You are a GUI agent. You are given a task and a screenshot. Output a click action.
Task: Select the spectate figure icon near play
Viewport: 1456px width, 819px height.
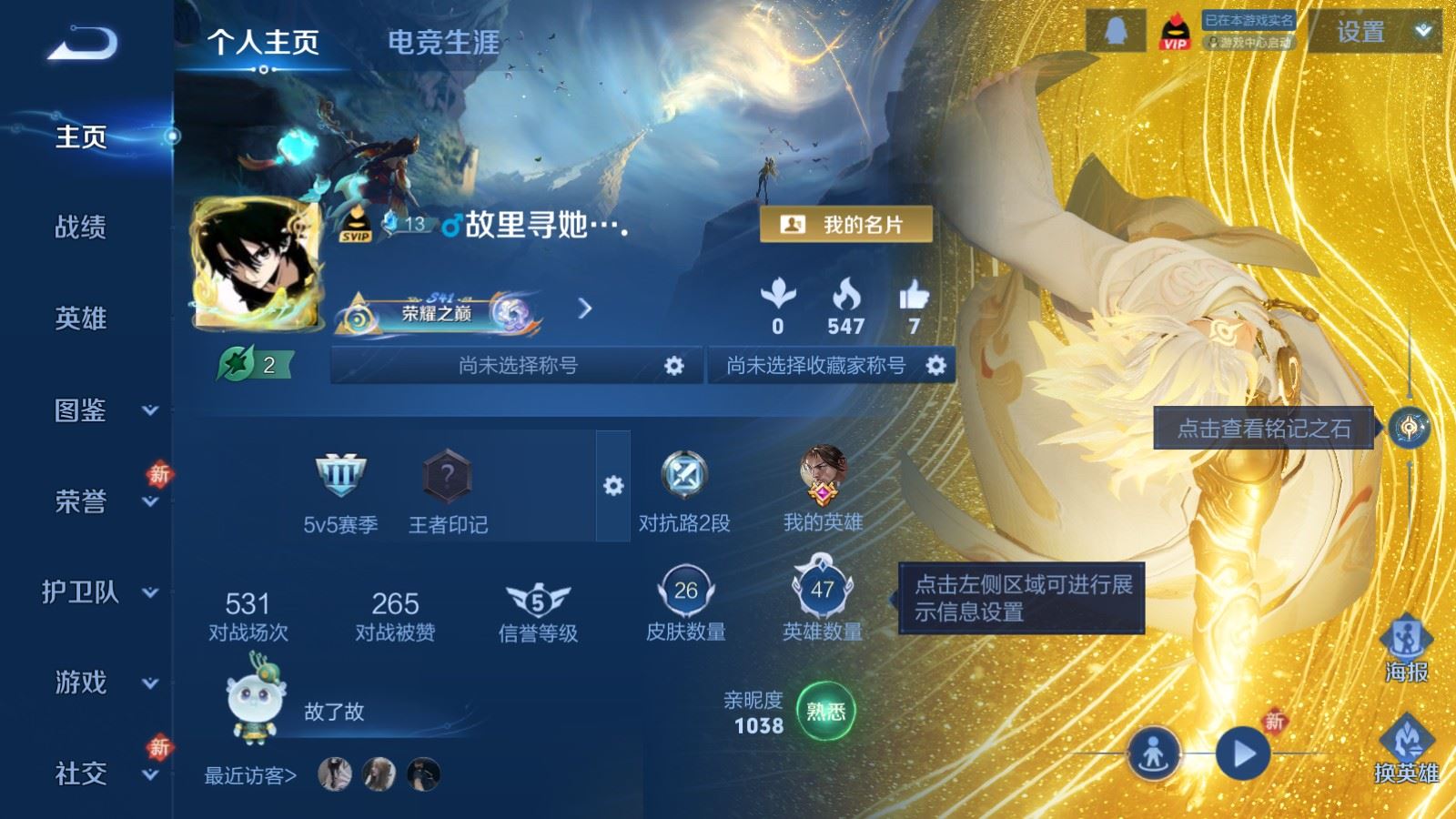tap(1155, 752)
